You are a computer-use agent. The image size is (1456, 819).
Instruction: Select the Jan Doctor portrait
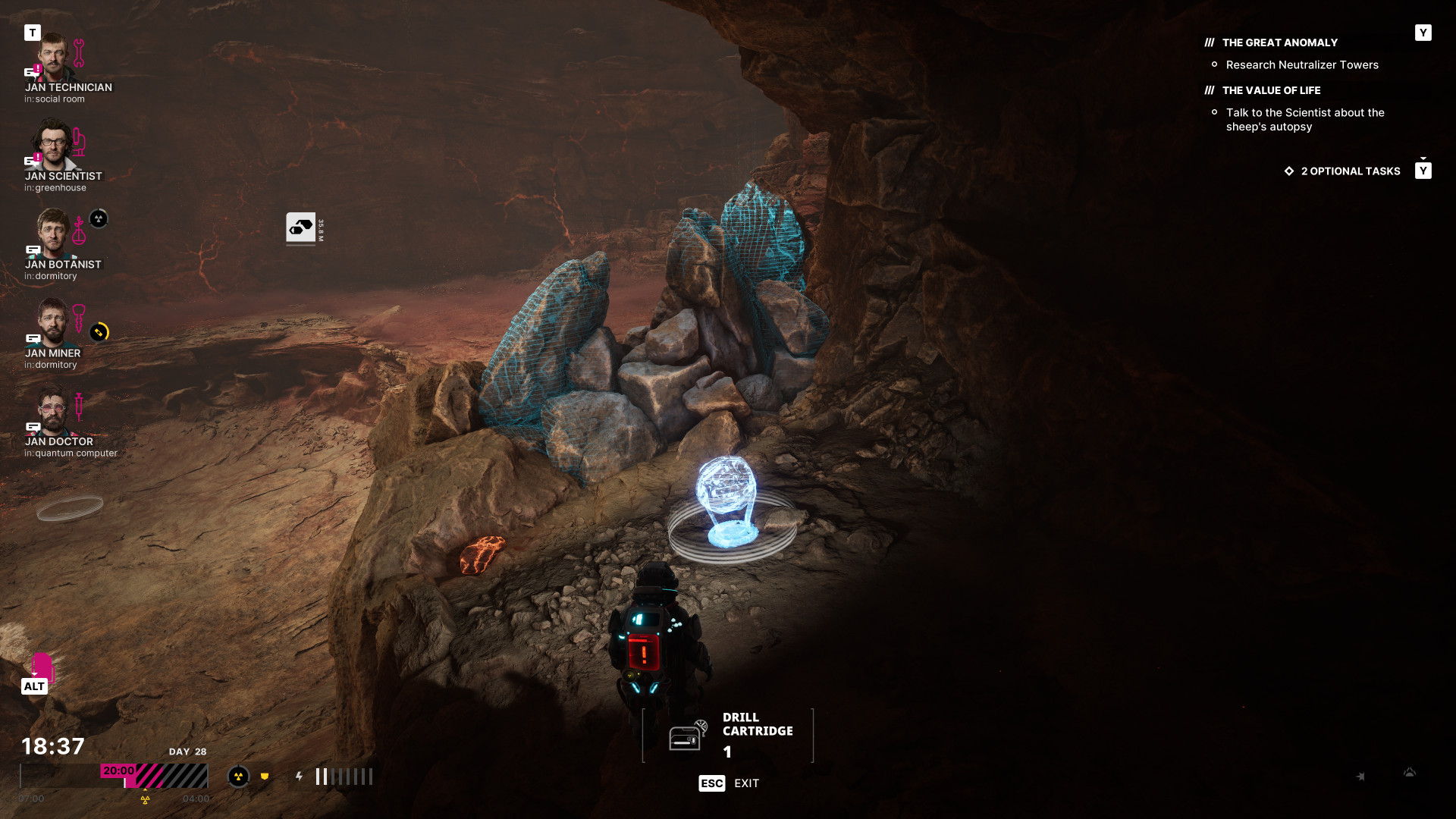pos(53,412)
